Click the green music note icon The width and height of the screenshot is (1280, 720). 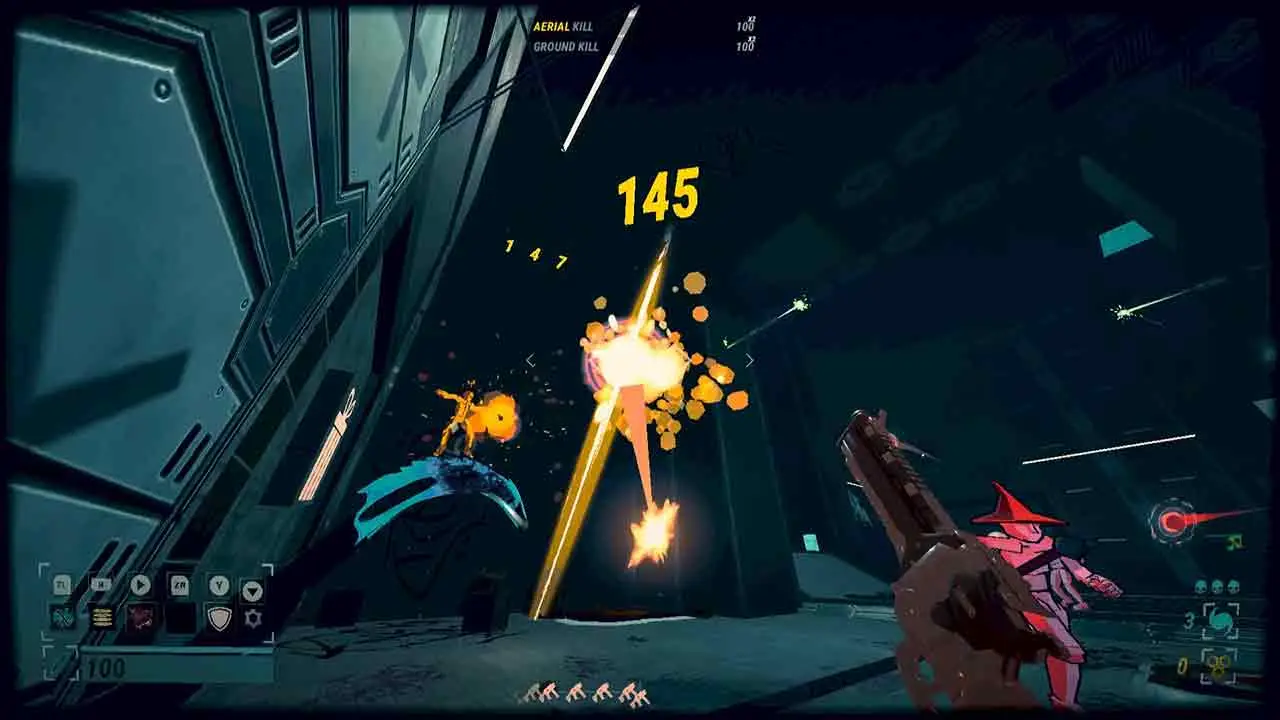tap(1235, 543)
